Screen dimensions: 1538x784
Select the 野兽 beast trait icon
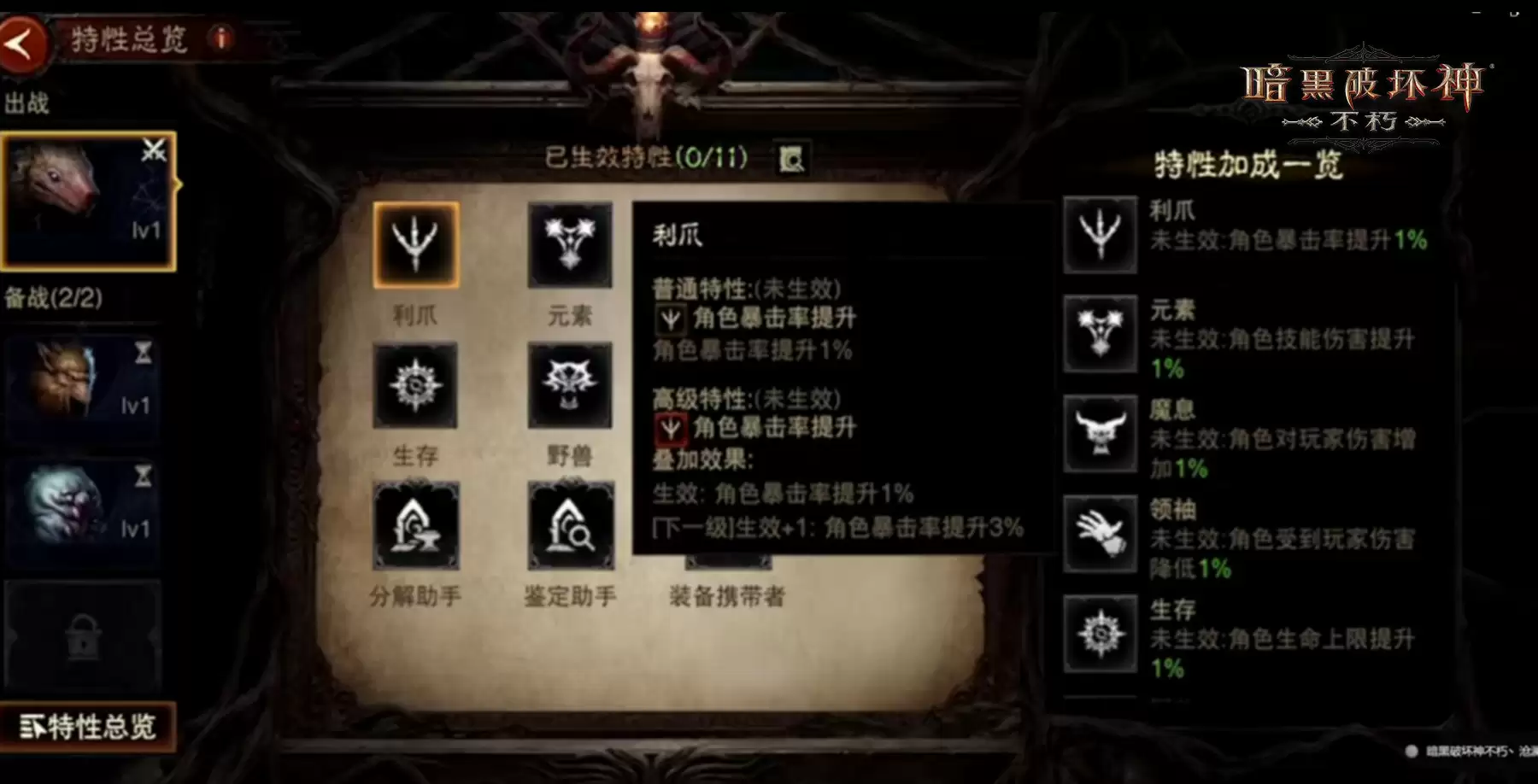point(570,386)
